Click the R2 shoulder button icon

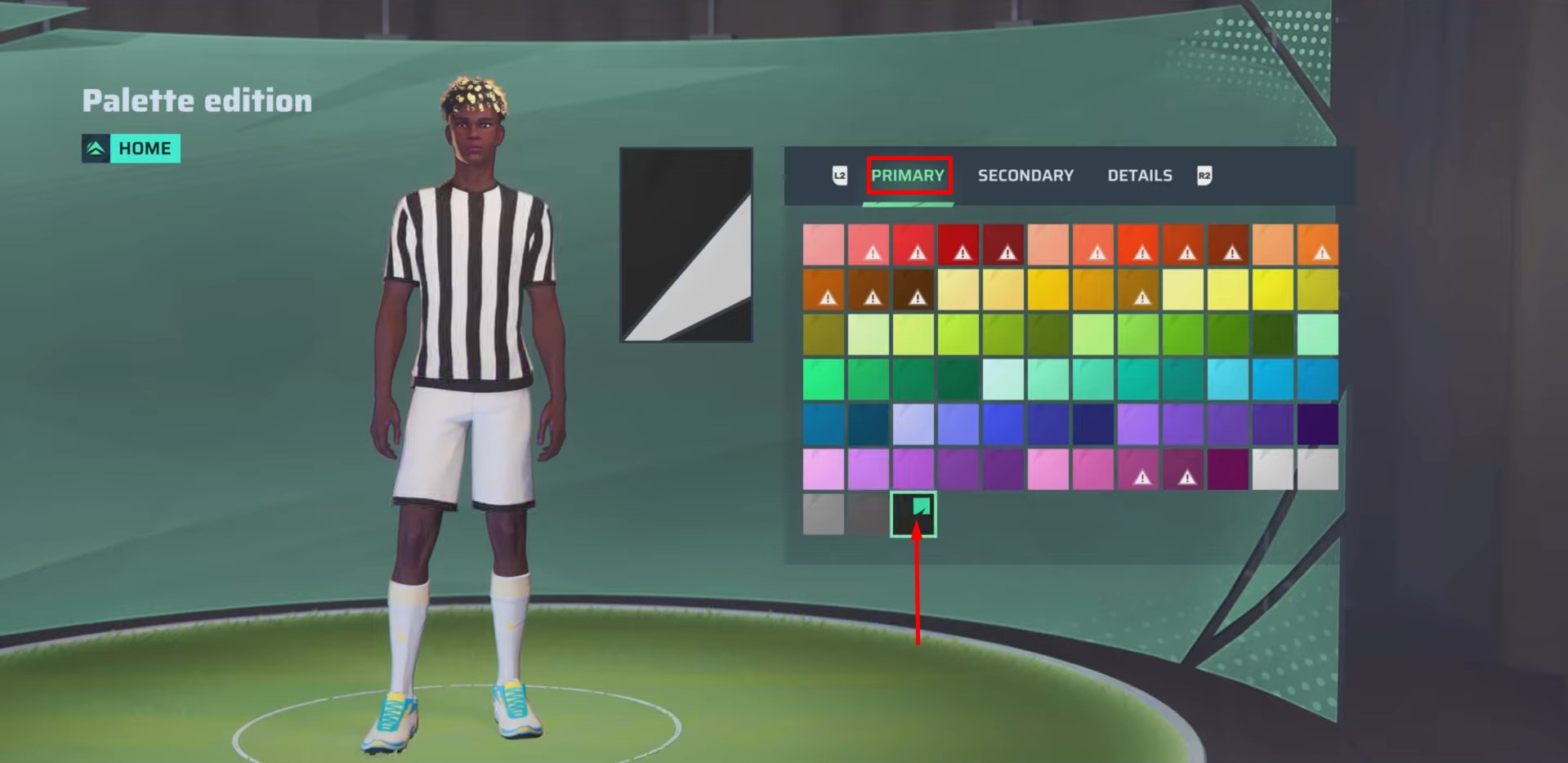(x=1204, y=175)
